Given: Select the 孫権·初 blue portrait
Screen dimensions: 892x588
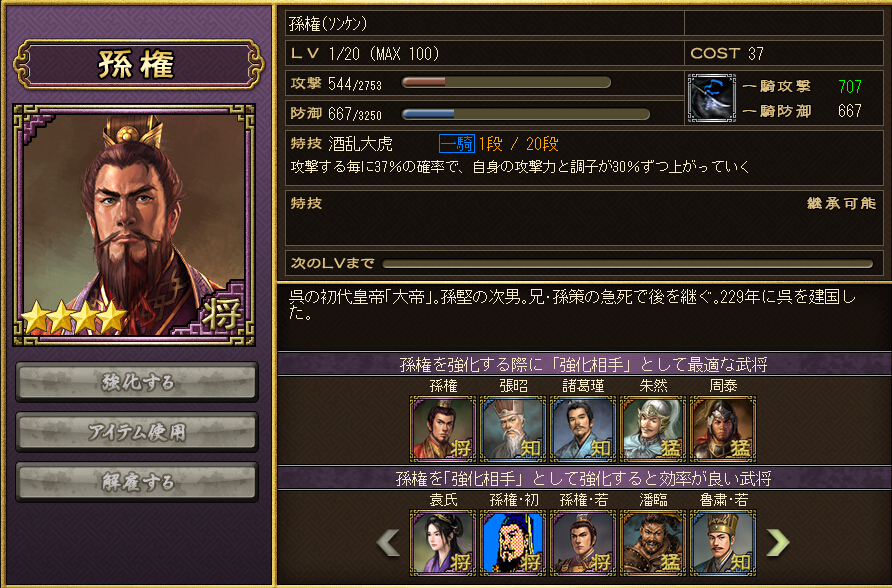Looking at the screenshot, I should pyautogui.click(x=513, y=543).
